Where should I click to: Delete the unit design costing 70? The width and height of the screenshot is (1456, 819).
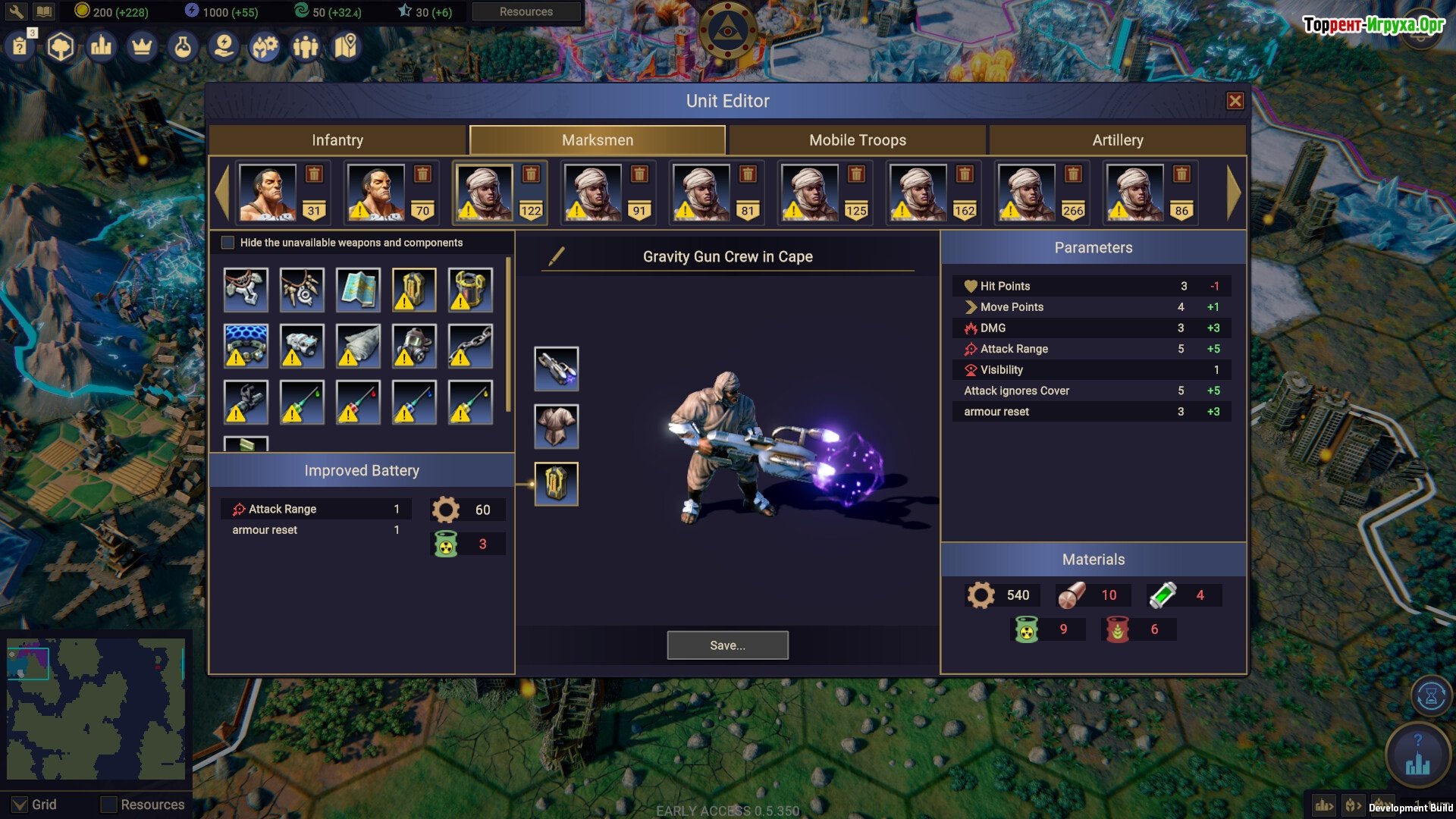point(423,174)
